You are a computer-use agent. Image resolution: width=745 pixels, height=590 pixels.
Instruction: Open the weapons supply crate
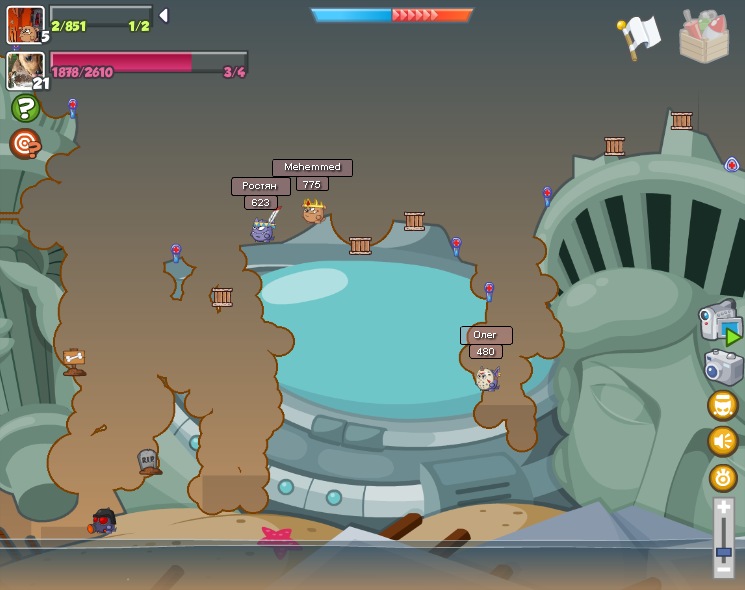pos(704,36)
